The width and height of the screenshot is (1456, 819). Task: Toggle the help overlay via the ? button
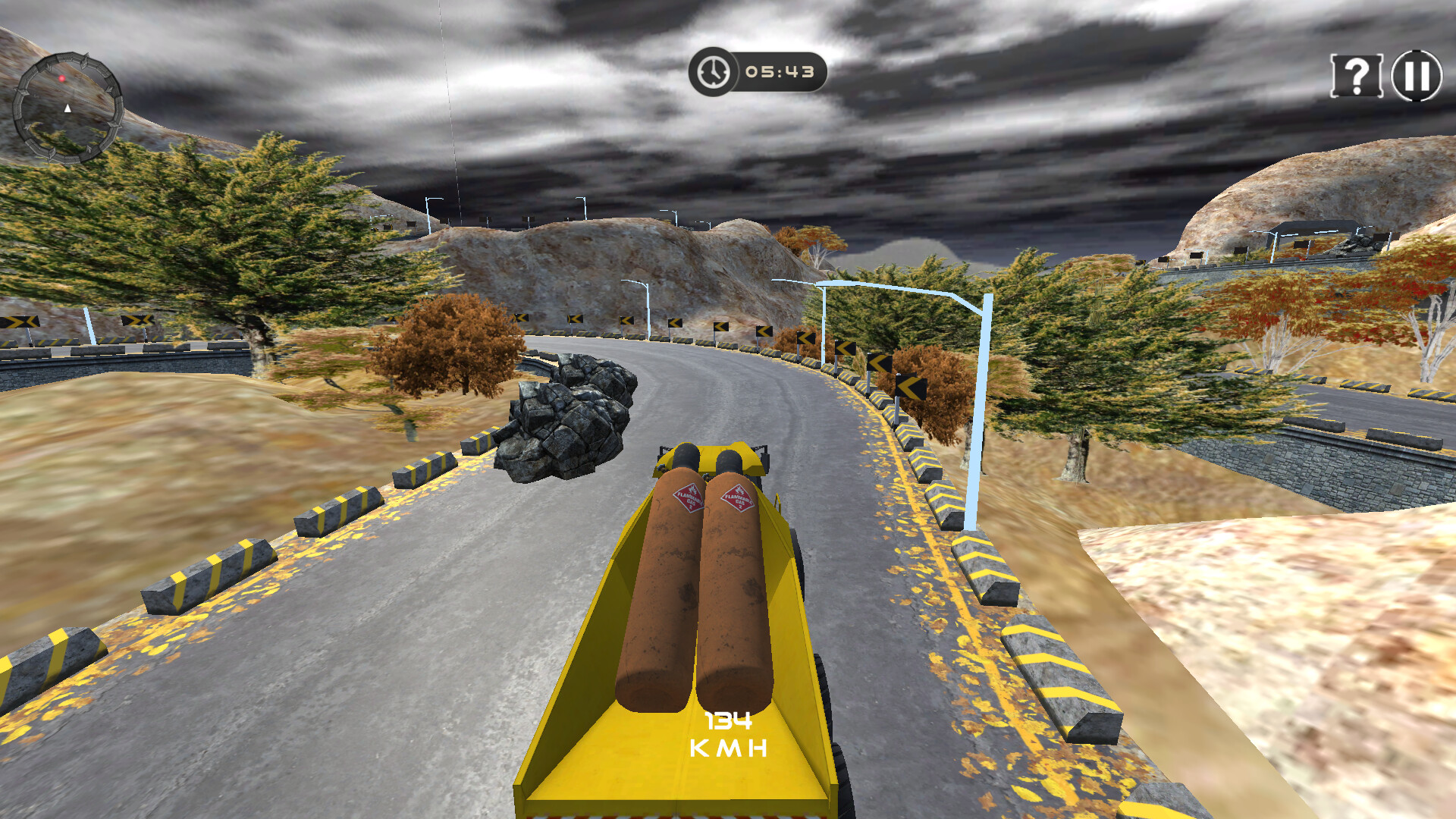pos(1357,76)
